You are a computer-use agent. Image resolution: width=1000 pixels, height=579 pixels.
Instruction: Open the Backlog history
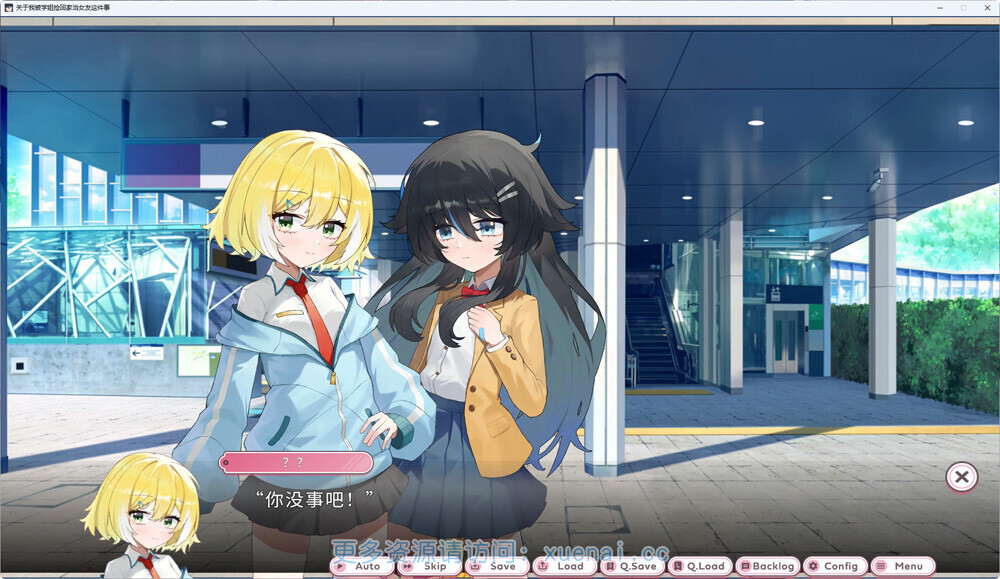[x=768, y=566]
